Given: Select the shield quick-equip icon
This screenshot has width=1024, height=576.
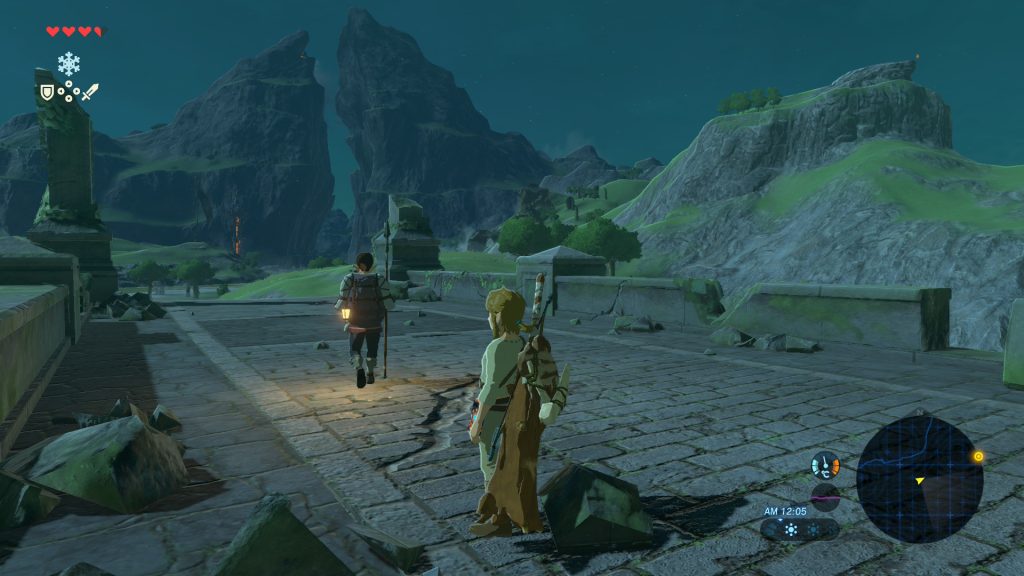Looking at the screenshot, I should [46, 92].
